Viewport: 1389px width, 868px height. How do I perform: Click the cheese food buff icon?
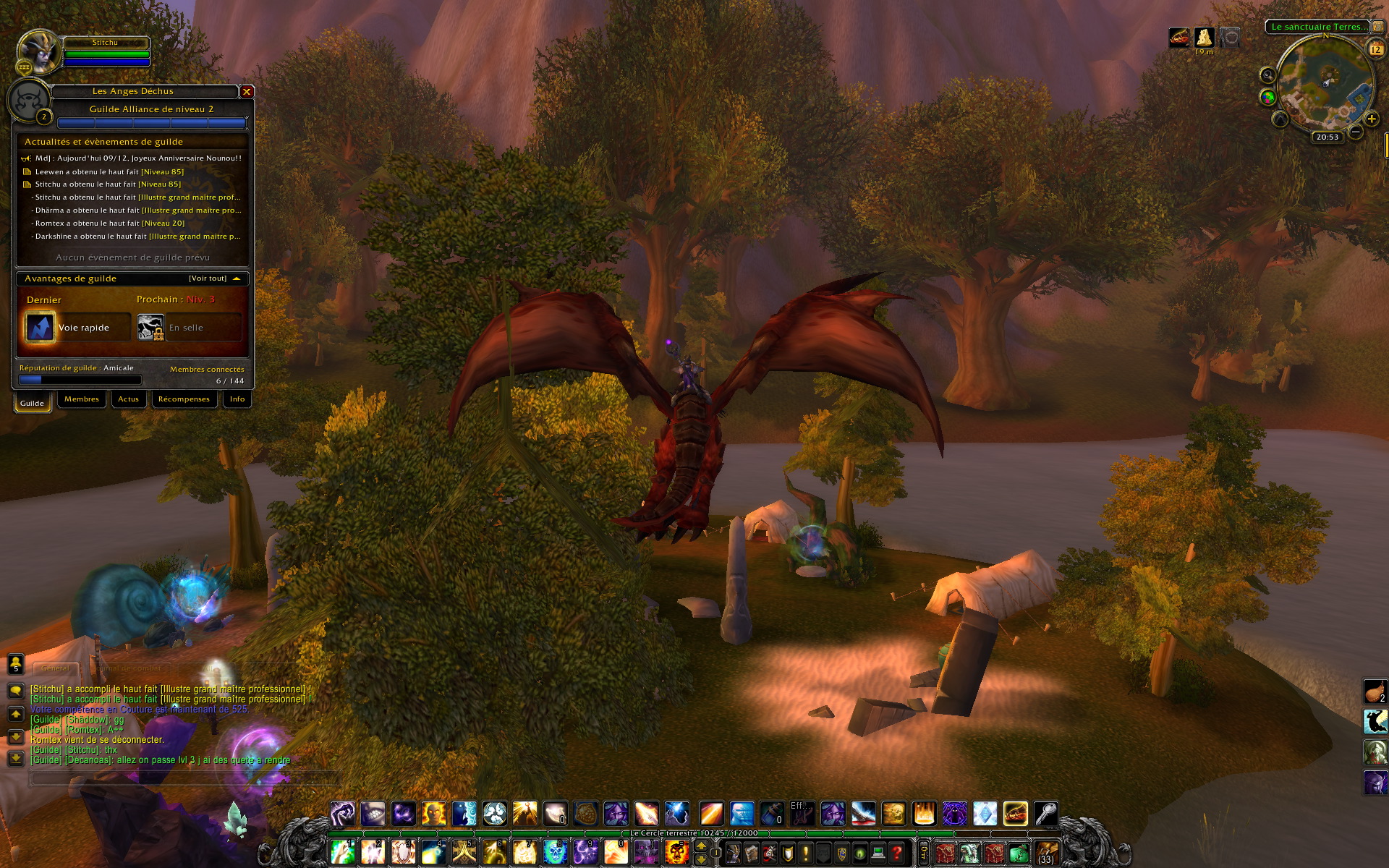pos(1204,37)
